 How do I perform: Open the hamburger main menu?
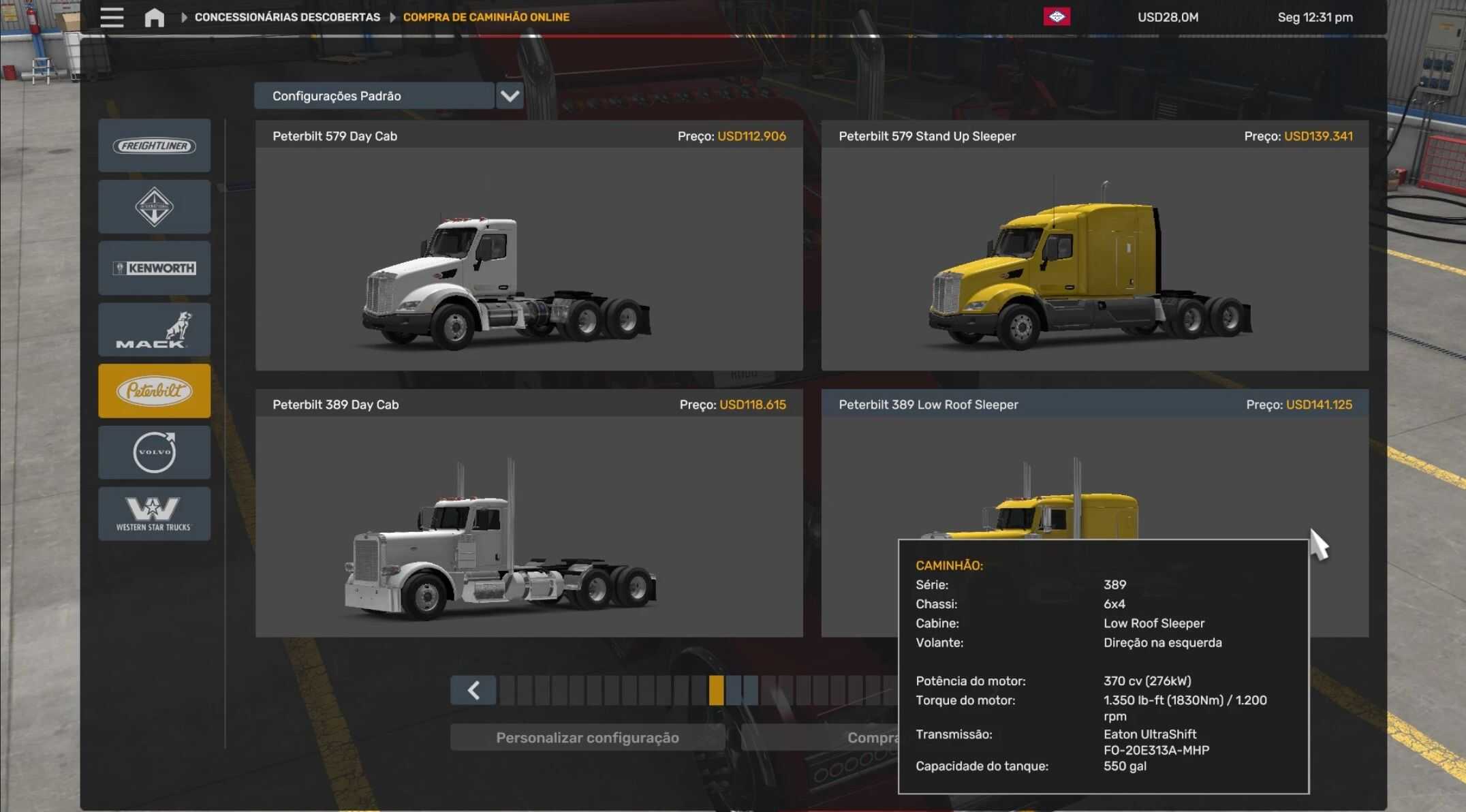[x=112, y=17]
